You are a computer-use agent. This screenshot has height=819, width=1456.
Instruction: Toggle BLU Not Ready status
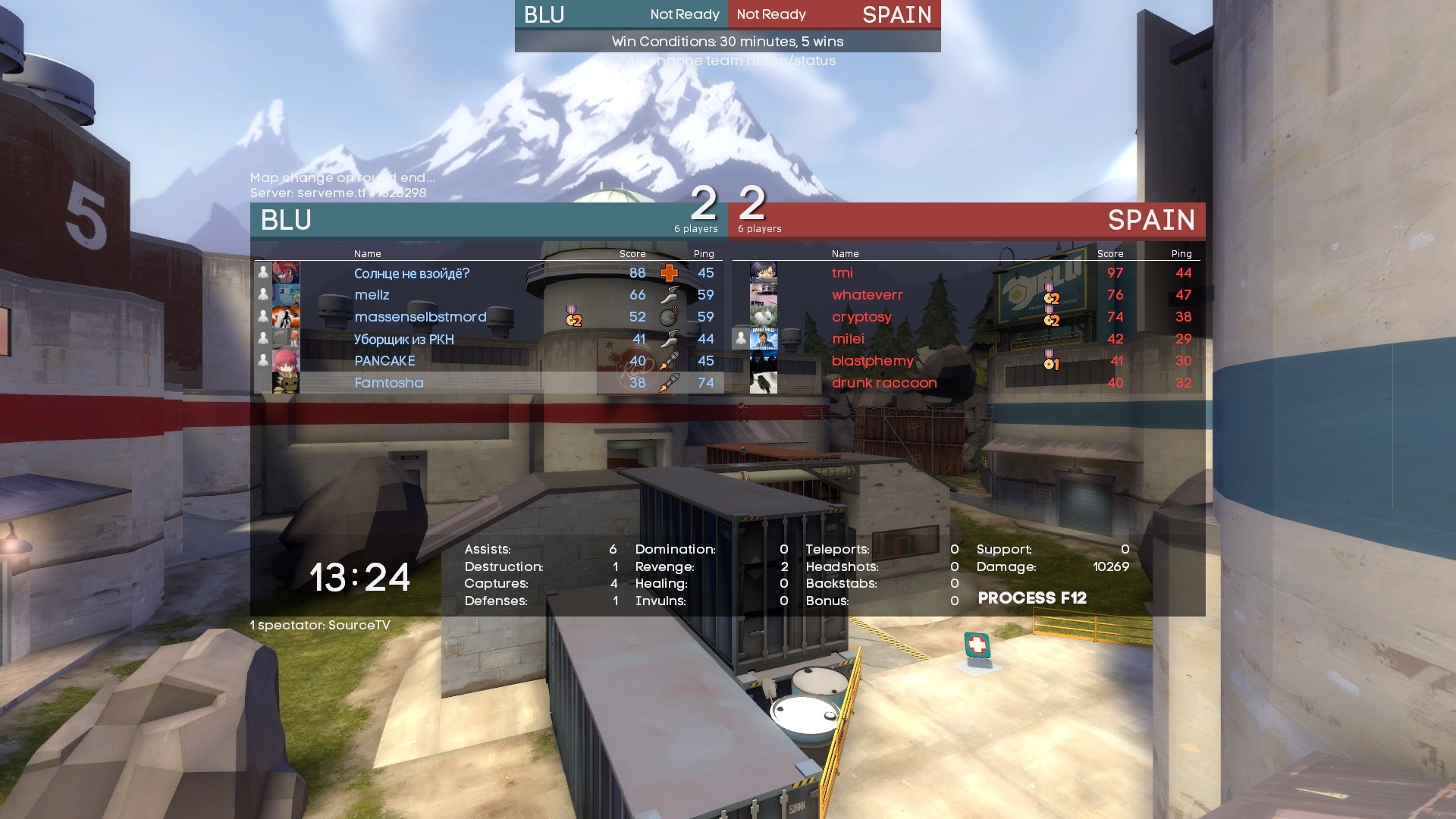pos(684,14)
